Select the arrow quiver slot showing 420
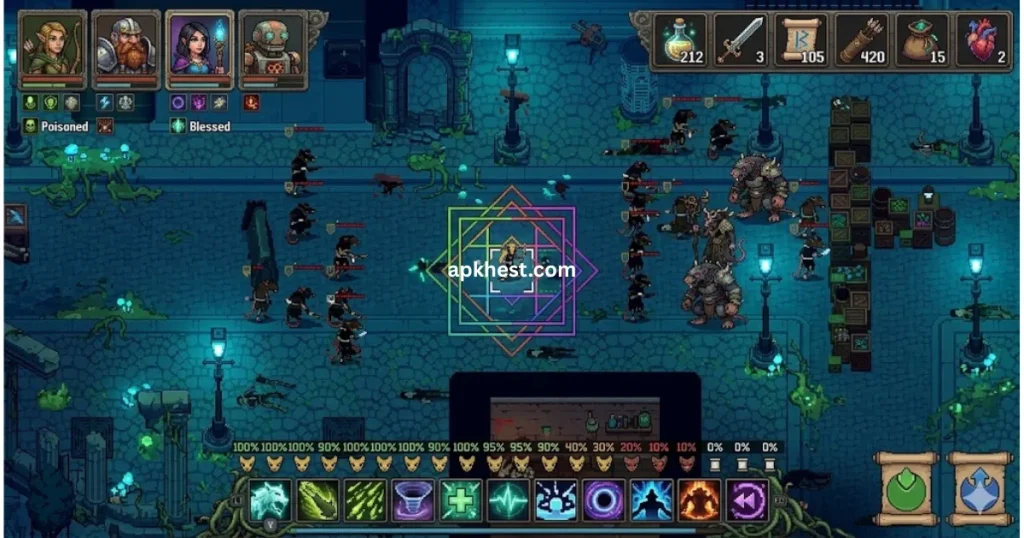Screen dimensions: 1024x538 pyautogui.click(x=863, y=42)
